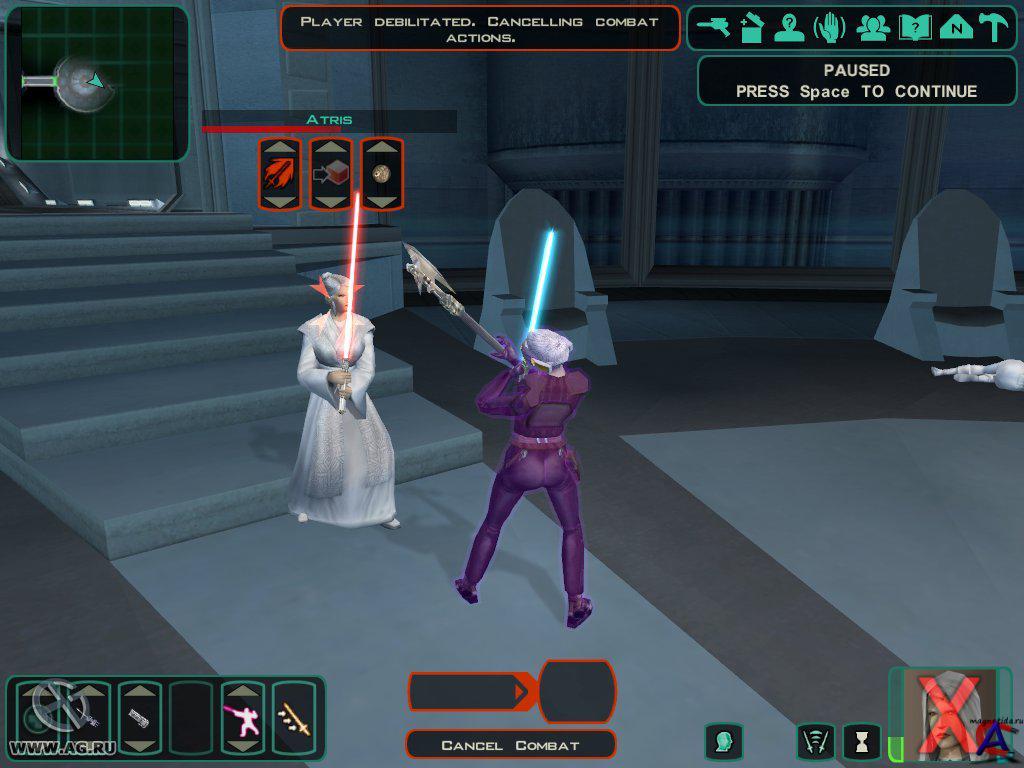Cancel combat with the Cancel Combat button
1024x768 pixels.
[511, 745]
